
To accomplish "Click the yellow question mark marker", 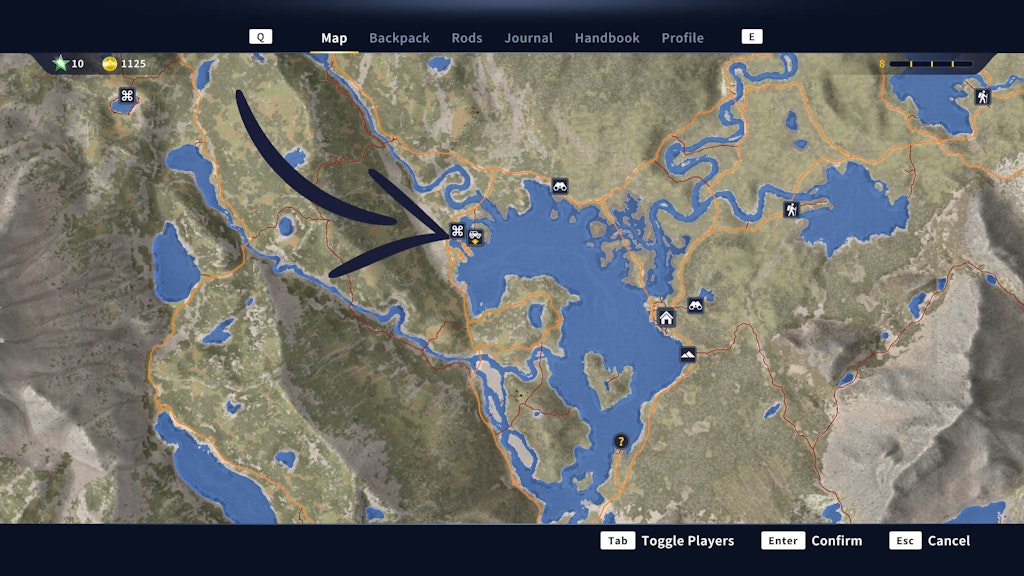I will coord(620,441).
